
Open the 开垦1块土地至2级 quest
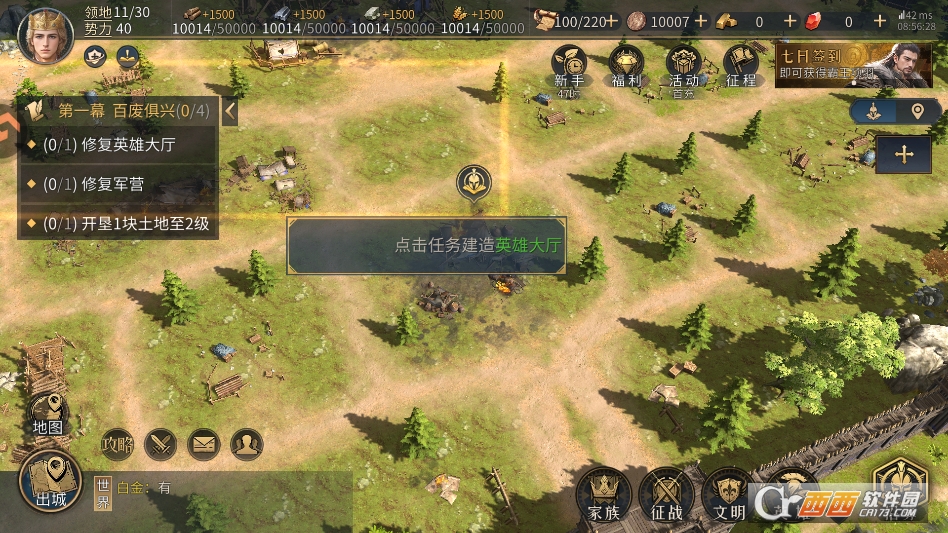pyautogui.click(x=118, y=223)
